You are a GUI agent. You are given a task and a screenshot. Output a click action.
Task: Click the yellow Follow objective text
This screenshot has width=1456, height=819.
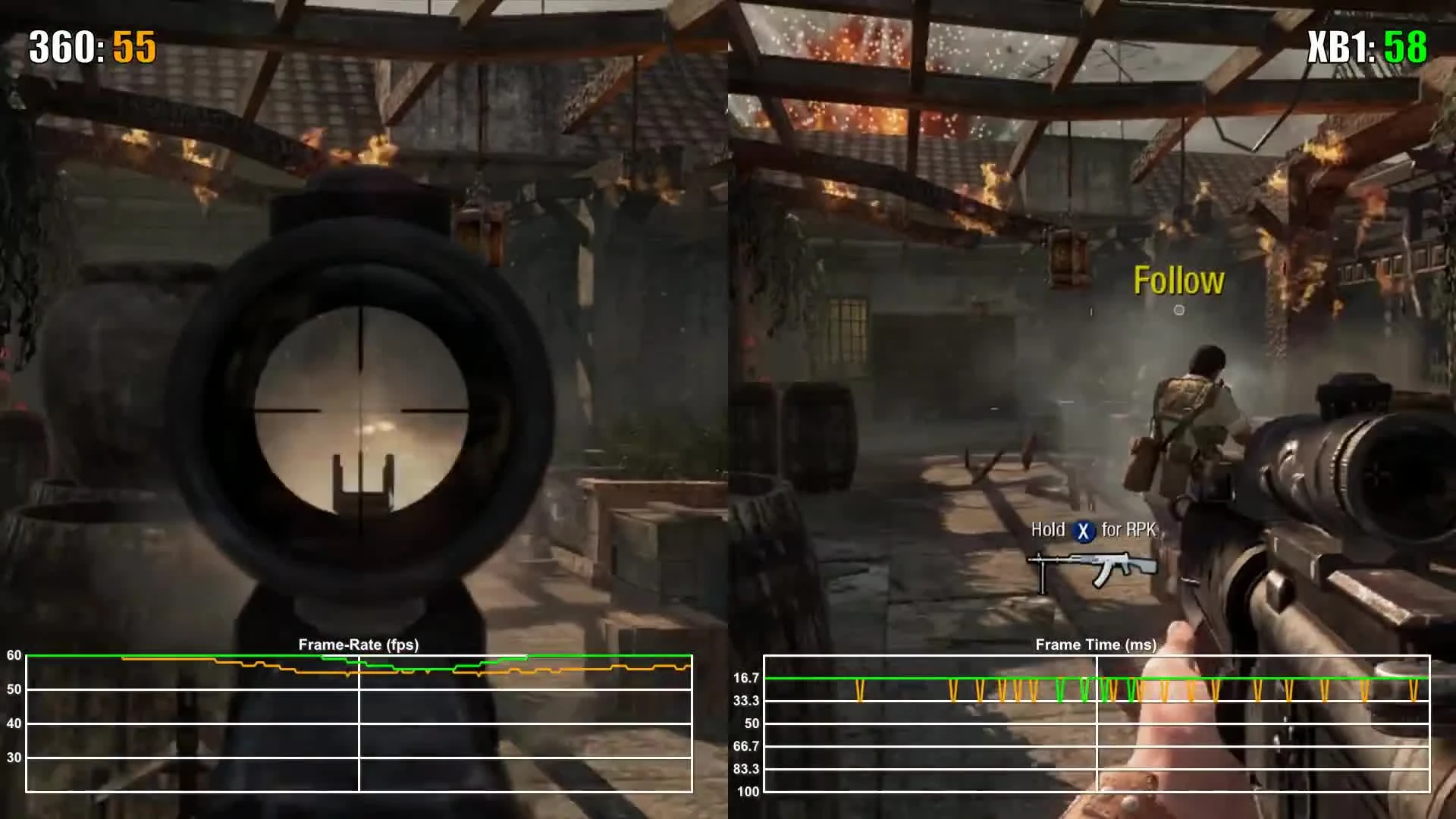tap(1178, 280)
